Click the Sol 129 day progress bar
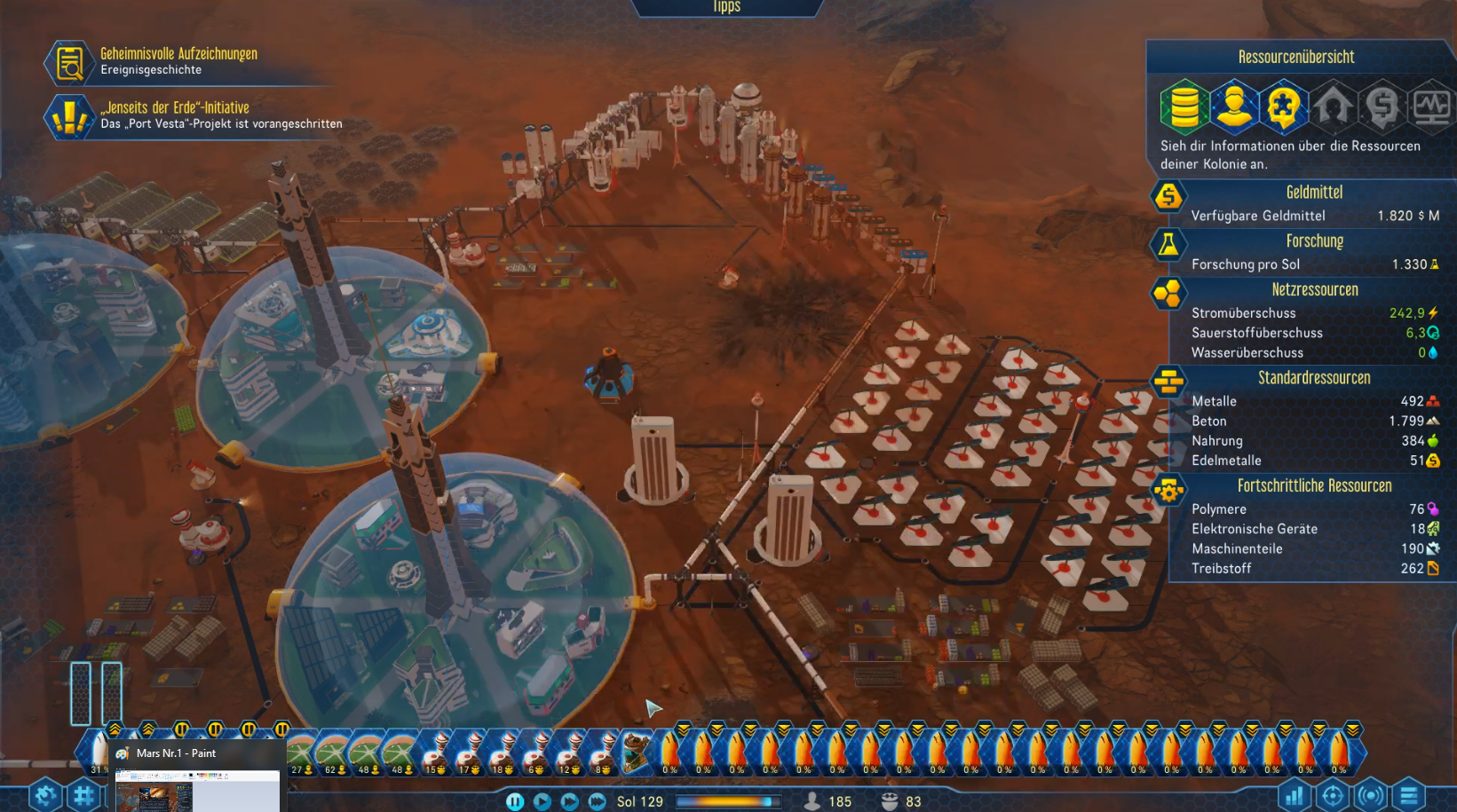1457x812 pixels. point(730,801)
